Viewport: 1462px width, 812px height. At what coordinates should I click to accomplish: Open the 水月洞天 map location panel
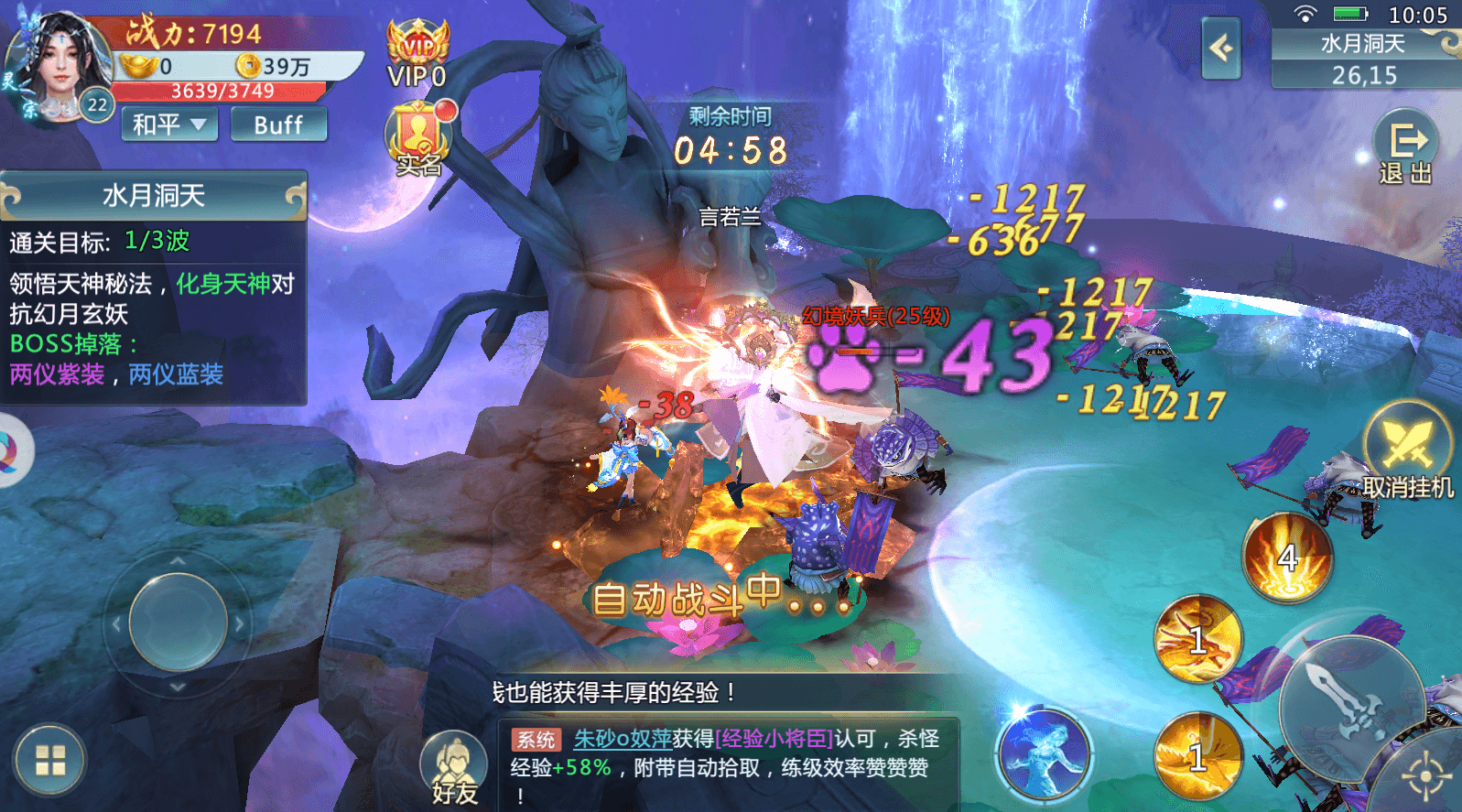(1363, 59)
